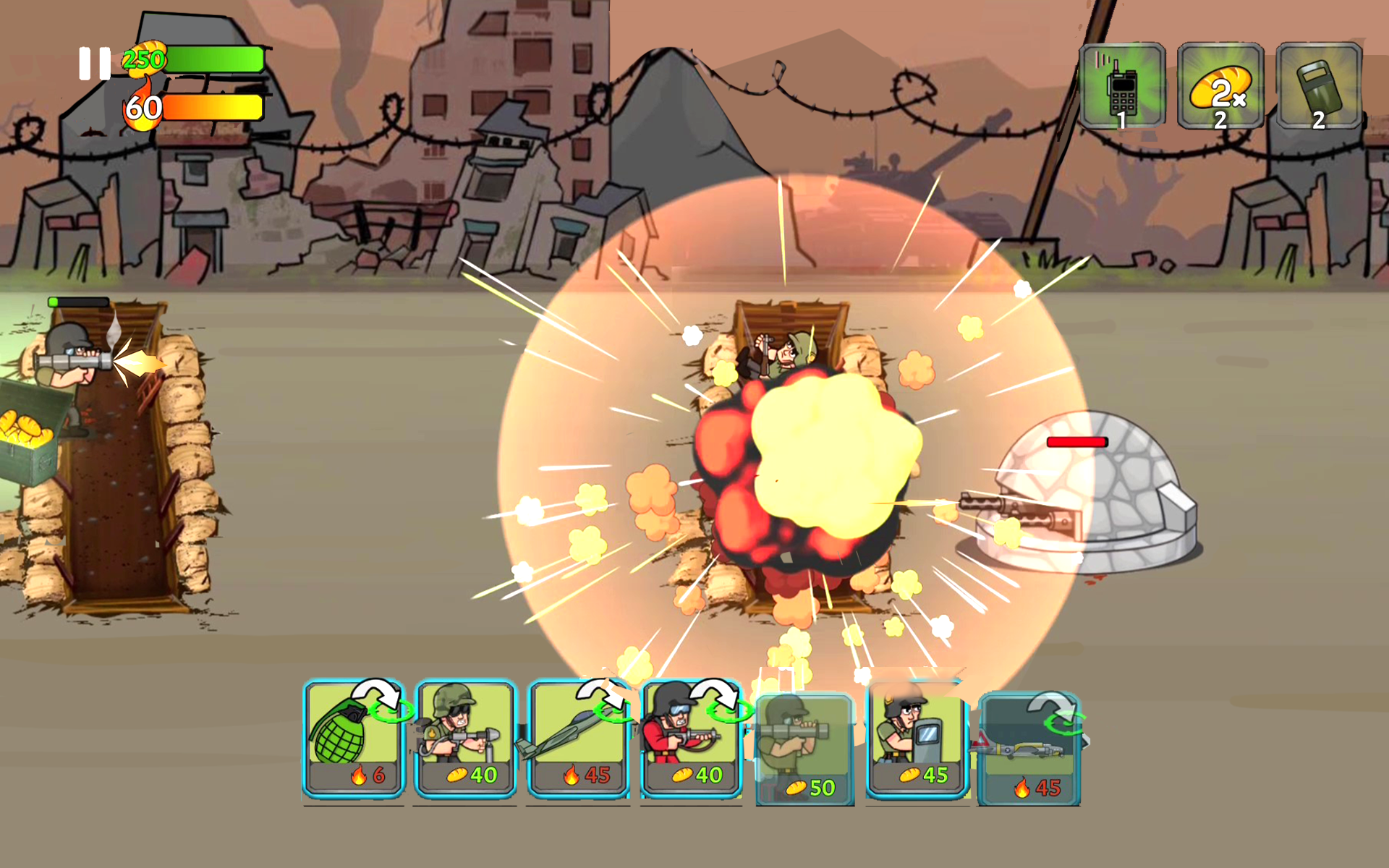Deploy the red-uniform rifleman card
The height and width of the screenshot is (868, 1389).
pos(691,738)
